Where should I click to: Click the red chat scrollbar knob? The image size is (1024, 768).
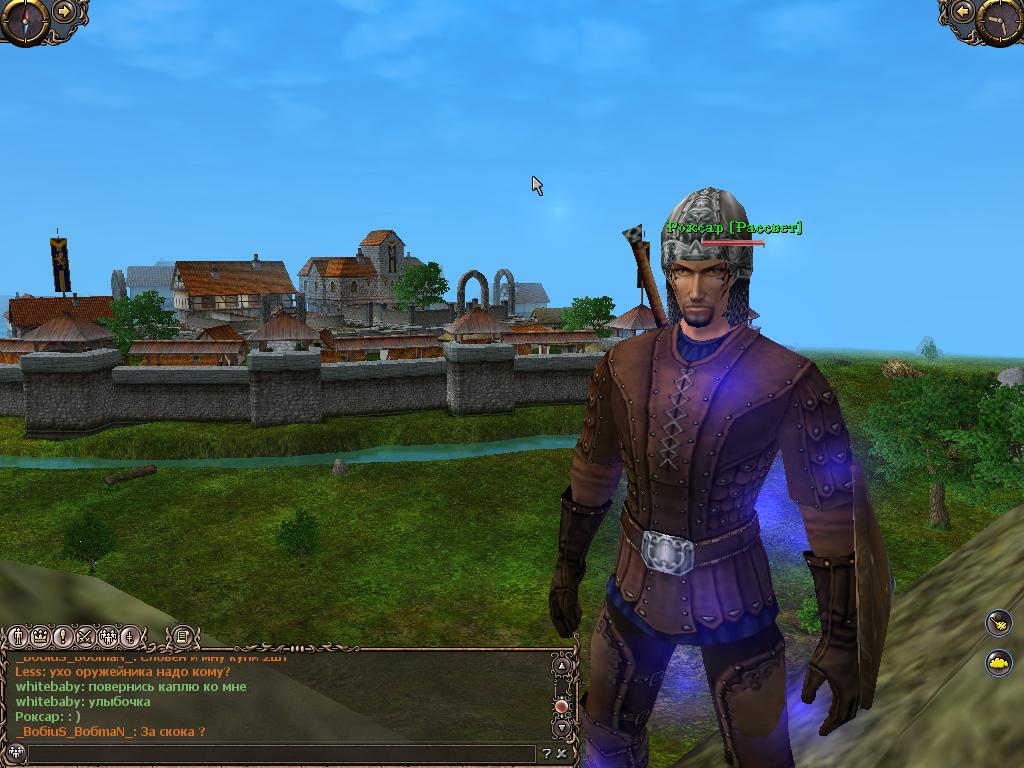coord(561,707)
